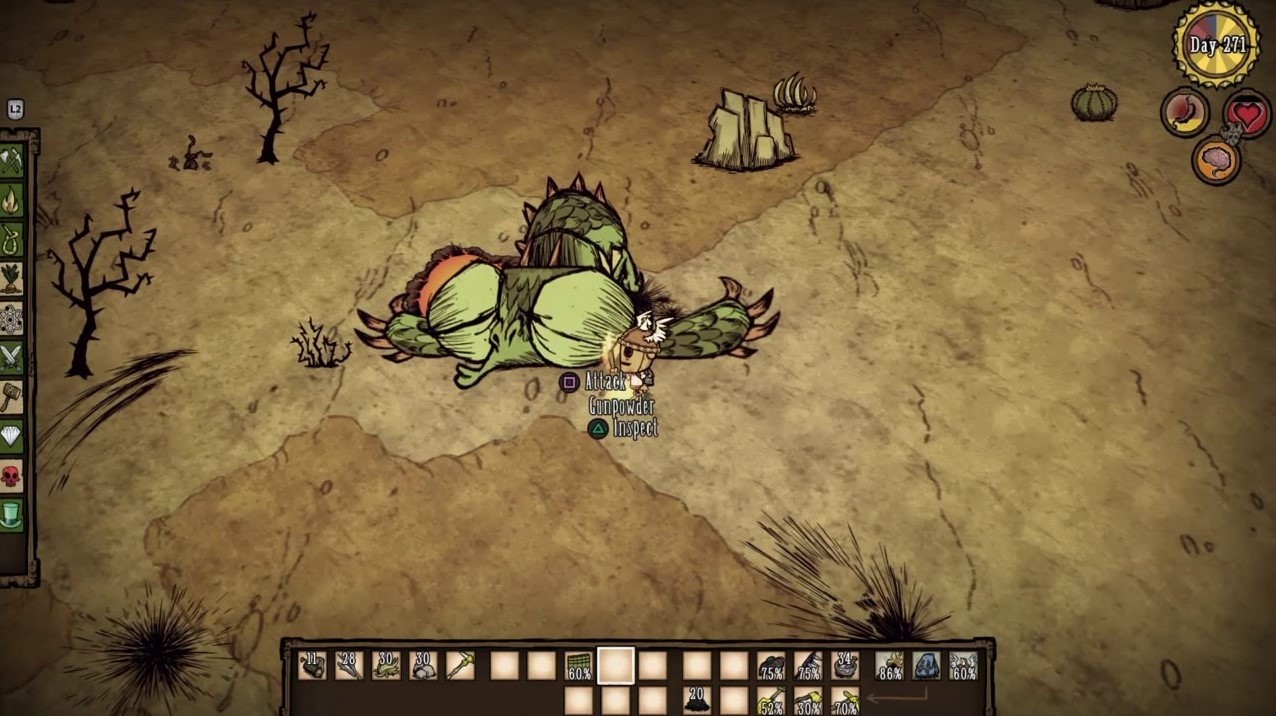Select the cut grass stack of 30
Image resolution: width=1276 pixels, height=716 pixels.
coord(386,665)
